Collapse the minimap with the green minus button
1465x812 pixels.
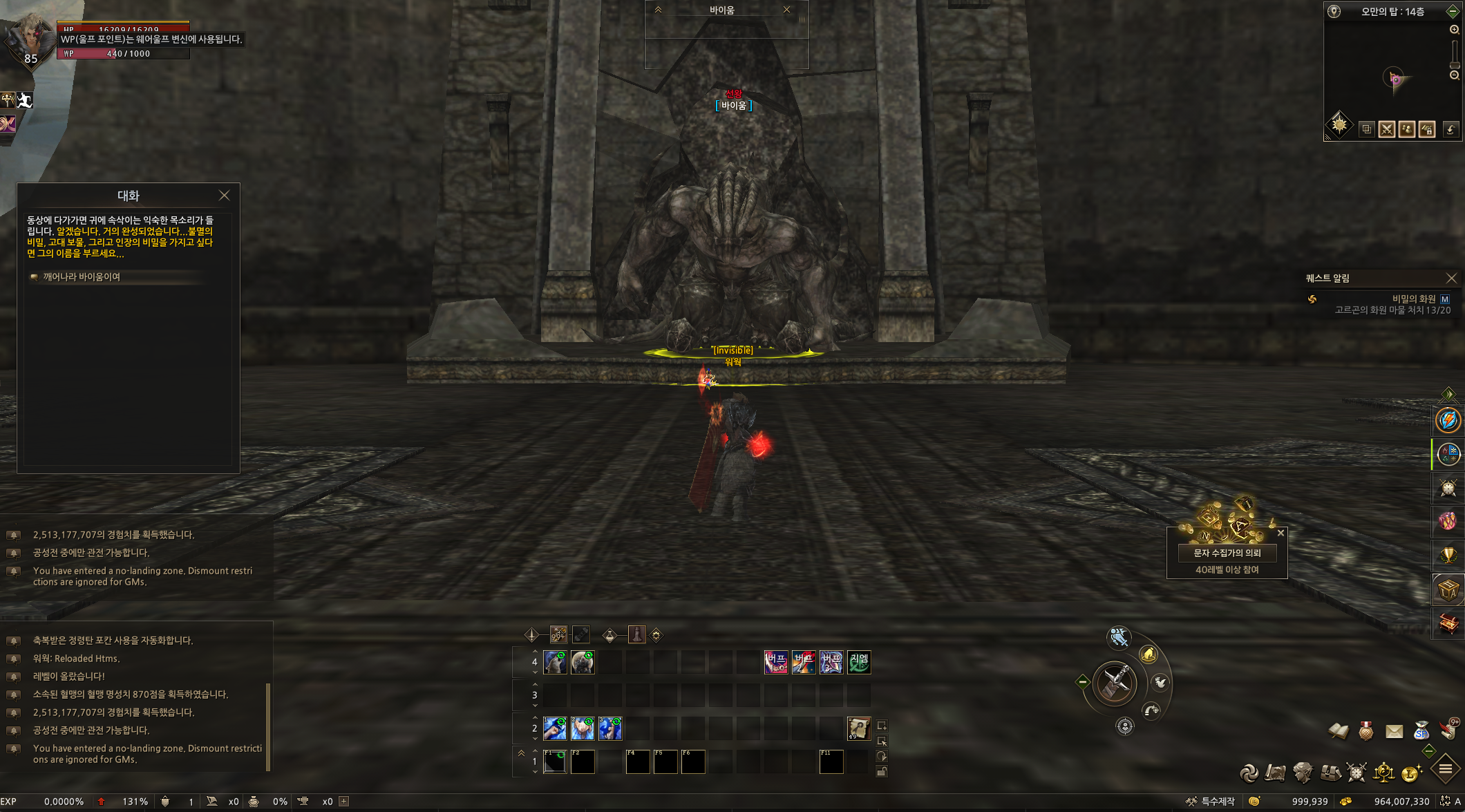[1452, 11]
